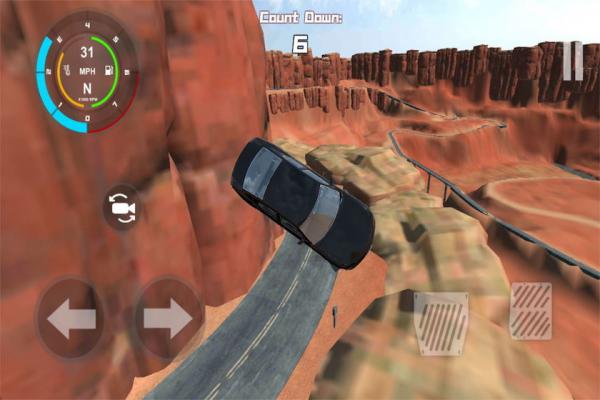Tap the brake pedal
This screenshot has width=600, height=400.
[x=441, y=324]
